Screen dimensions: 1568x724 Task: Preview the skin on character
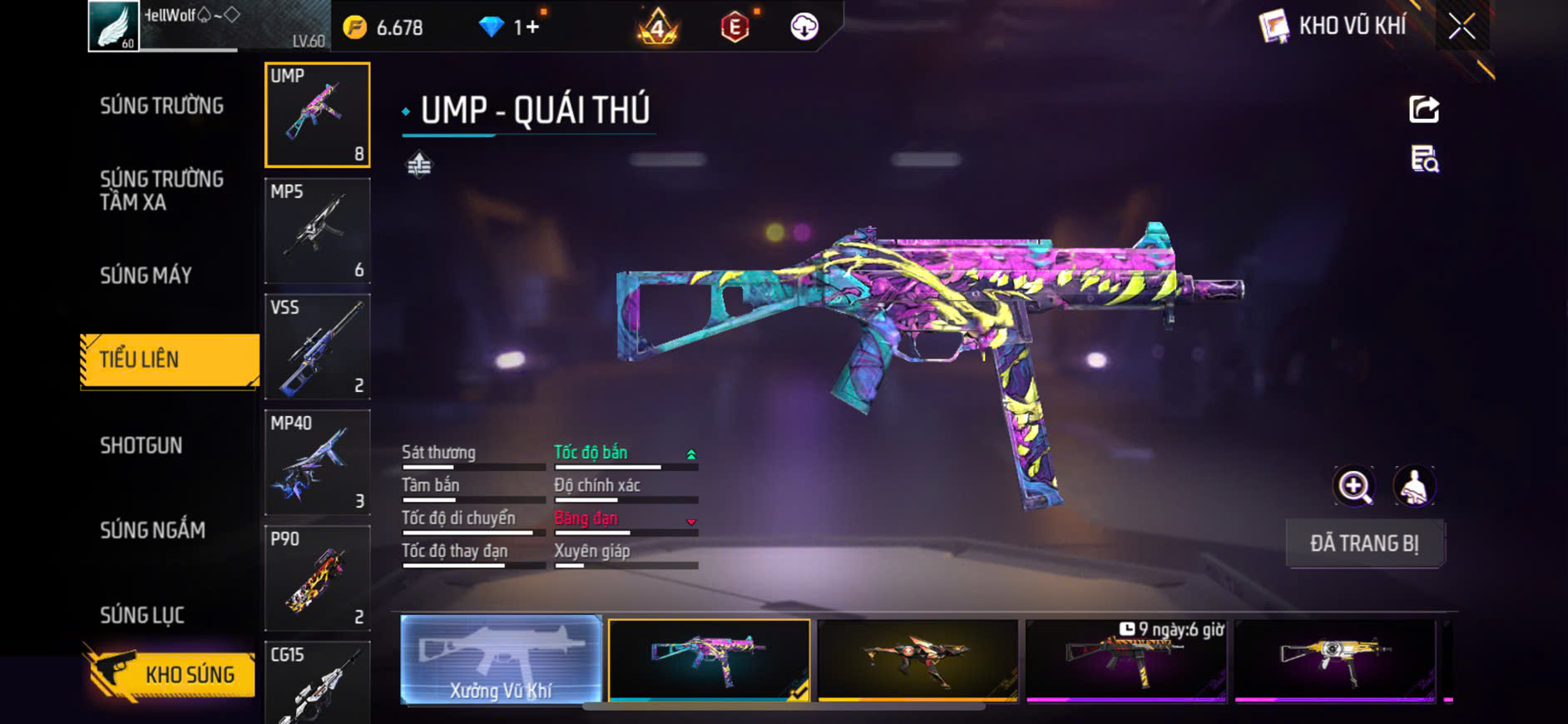(1414, 487)
